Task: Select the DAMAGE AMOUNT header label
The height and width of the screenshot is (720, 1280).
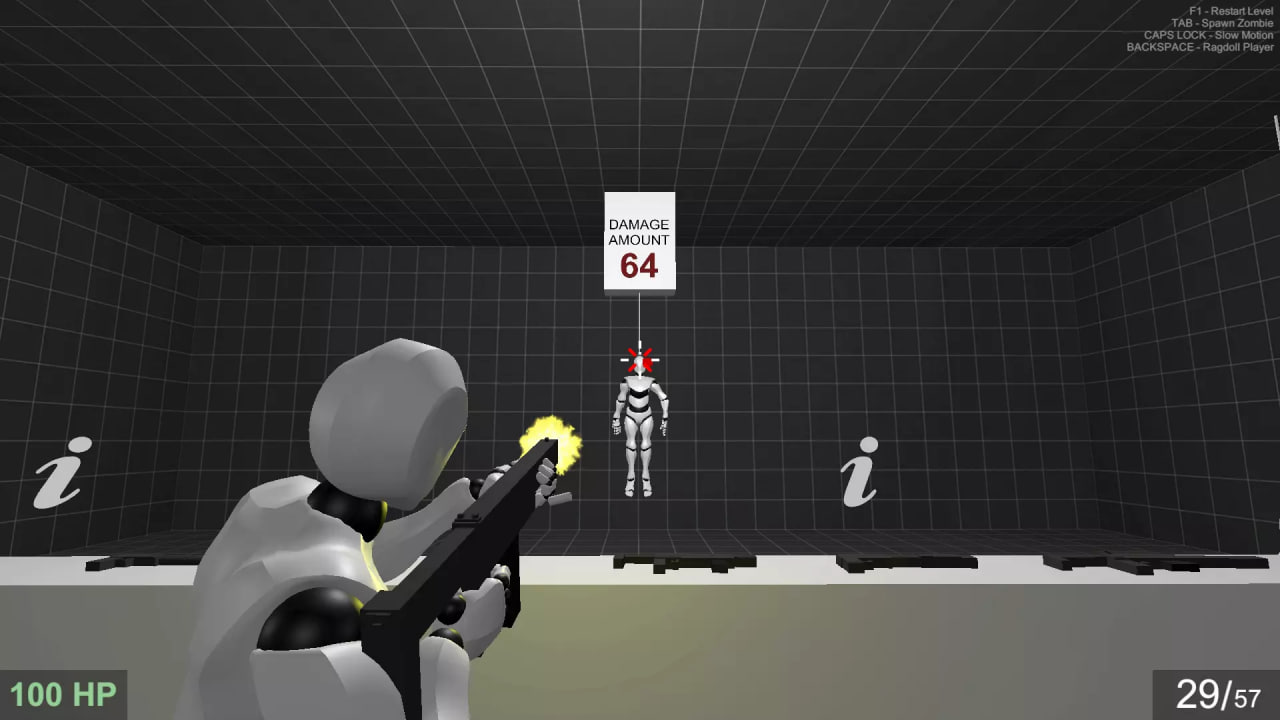Action: (x=639, y=232)
